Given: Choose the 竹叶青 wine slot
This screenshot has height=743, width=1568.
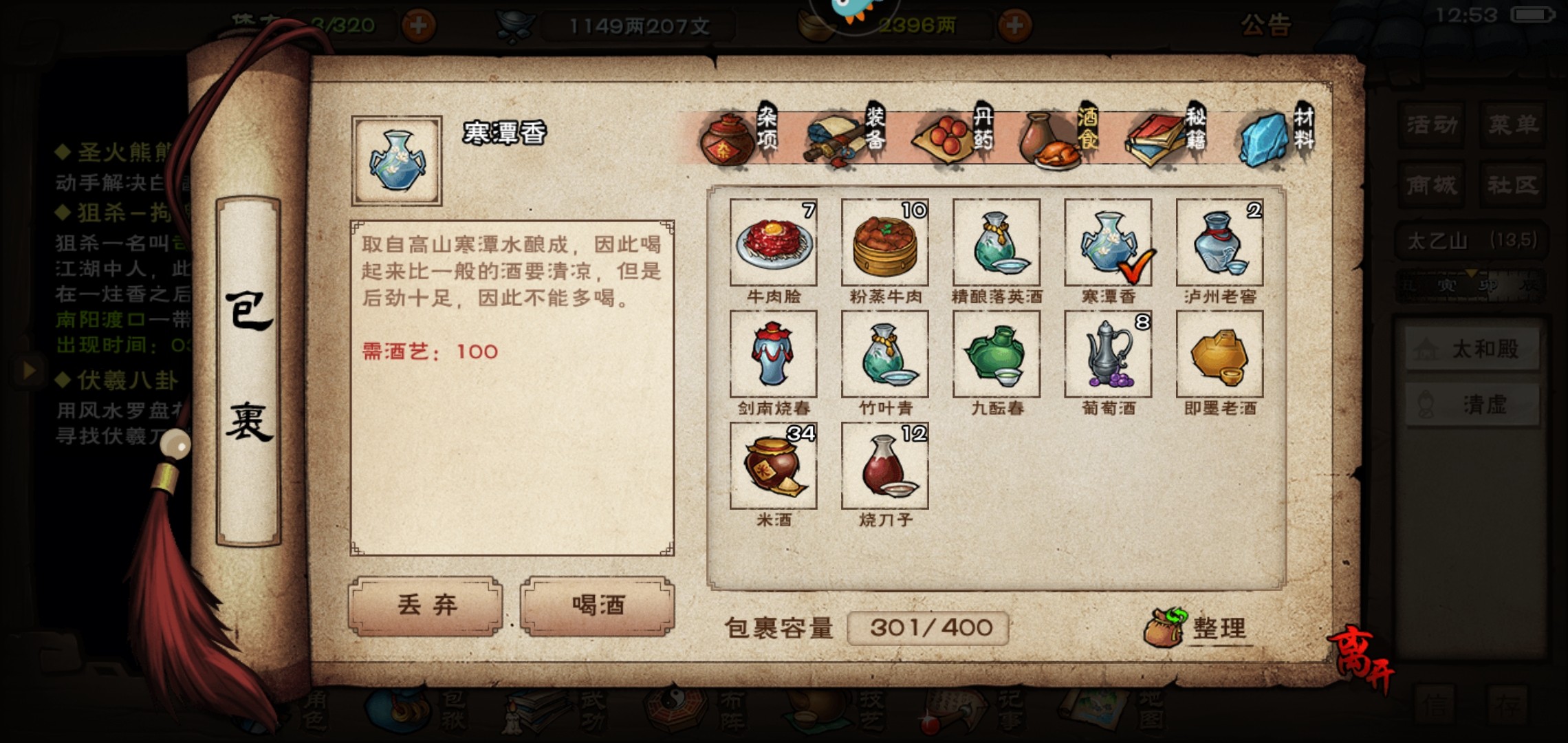Looking at the screenshot, I should [x=885, y=354].
